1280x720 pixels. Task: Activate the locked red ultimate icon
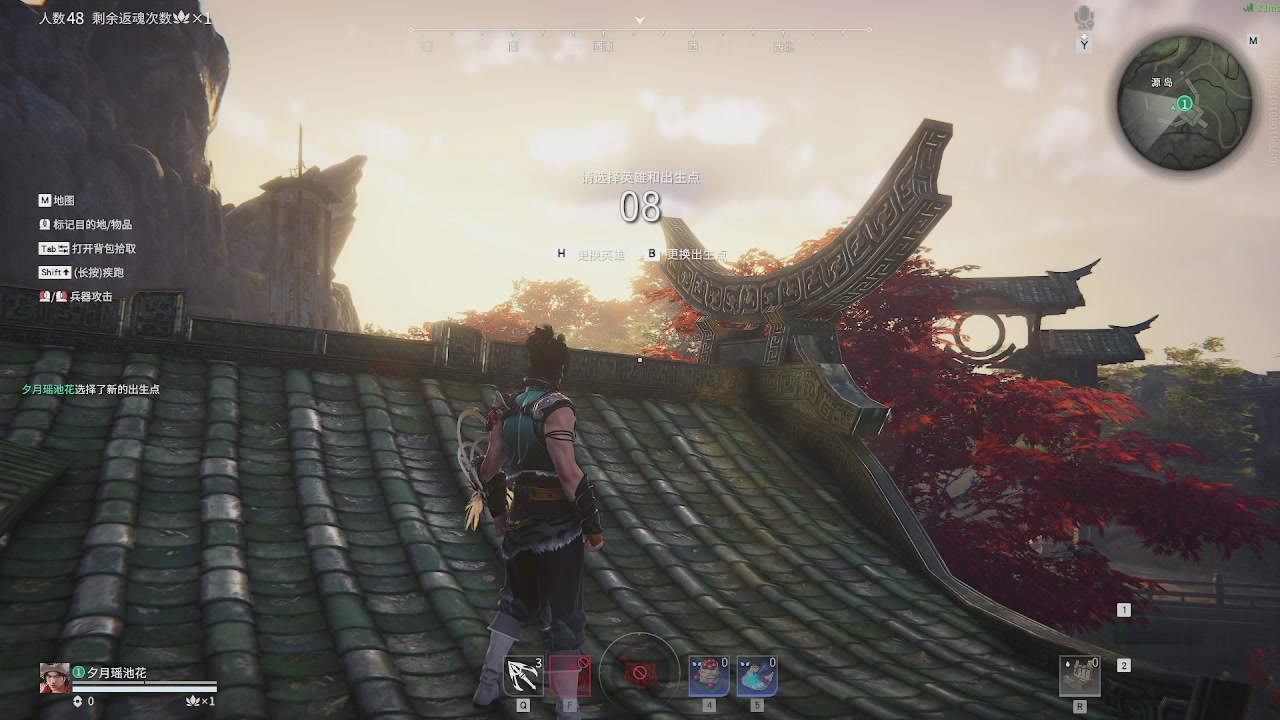pyautogui.click(x=640, y=674)
